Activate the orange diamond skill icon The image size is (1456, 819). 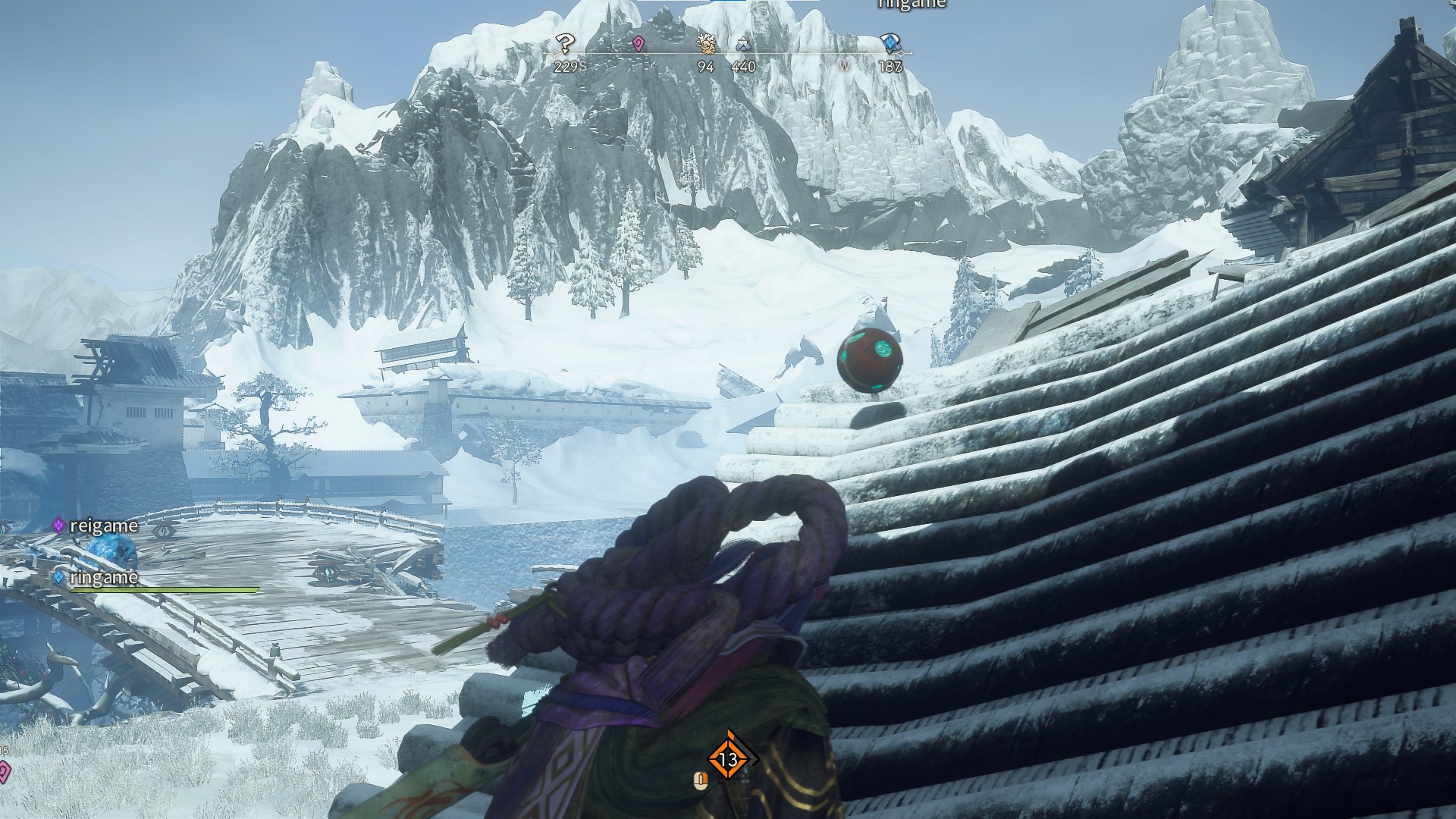[x=728, y=758]
